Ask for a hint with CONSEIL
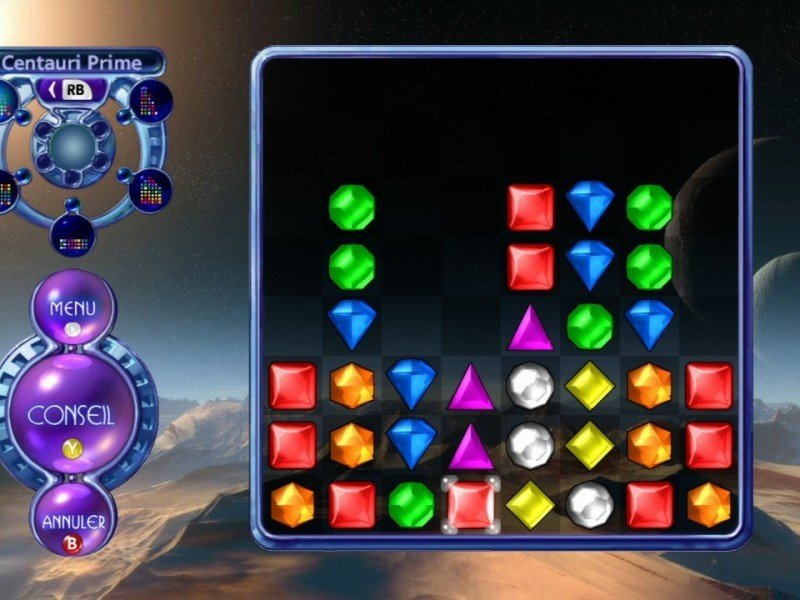This screenshot has height=600, width=800. pyautogui.click(x=72, y=414)
